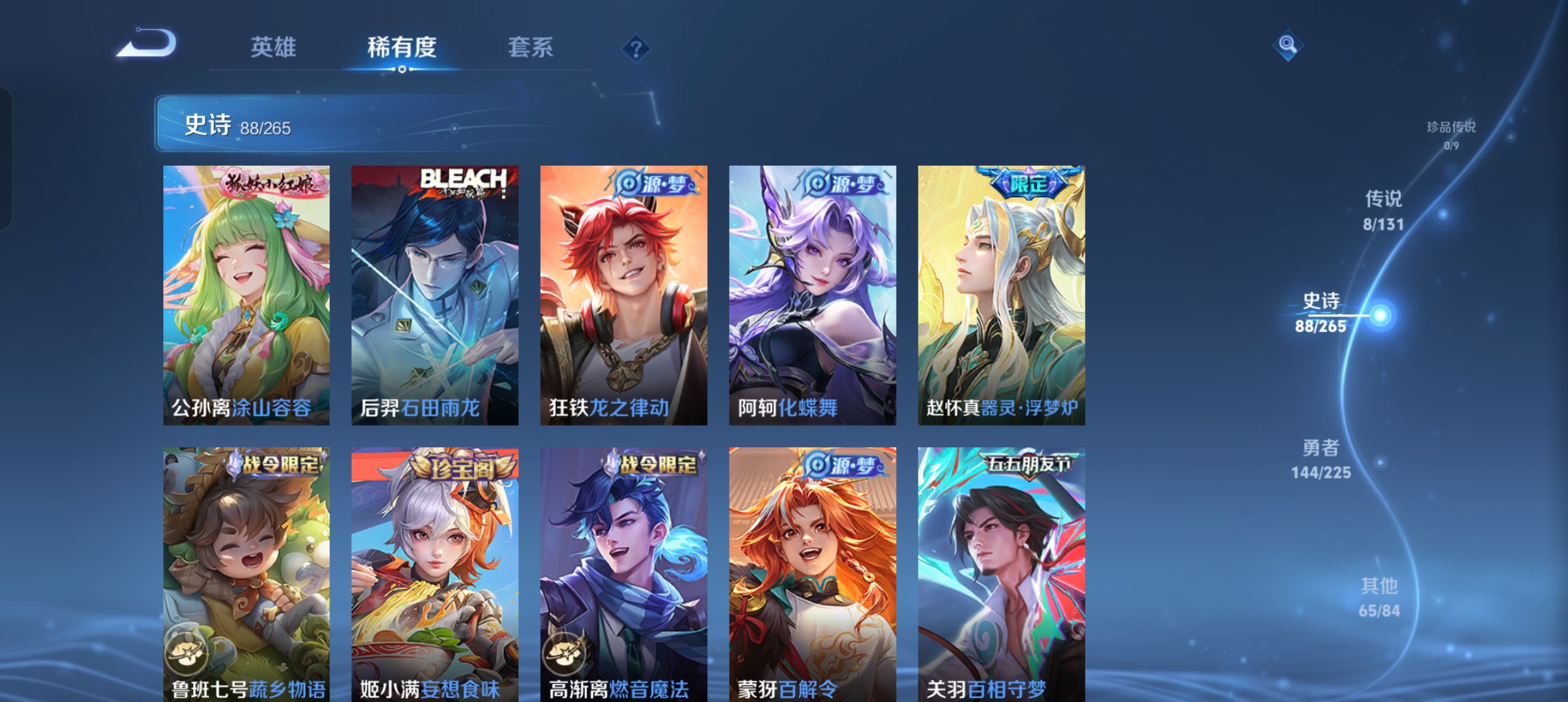Go back using the return arrow
This screenshot has height=702, width=1568.
[x=147, y=44]
